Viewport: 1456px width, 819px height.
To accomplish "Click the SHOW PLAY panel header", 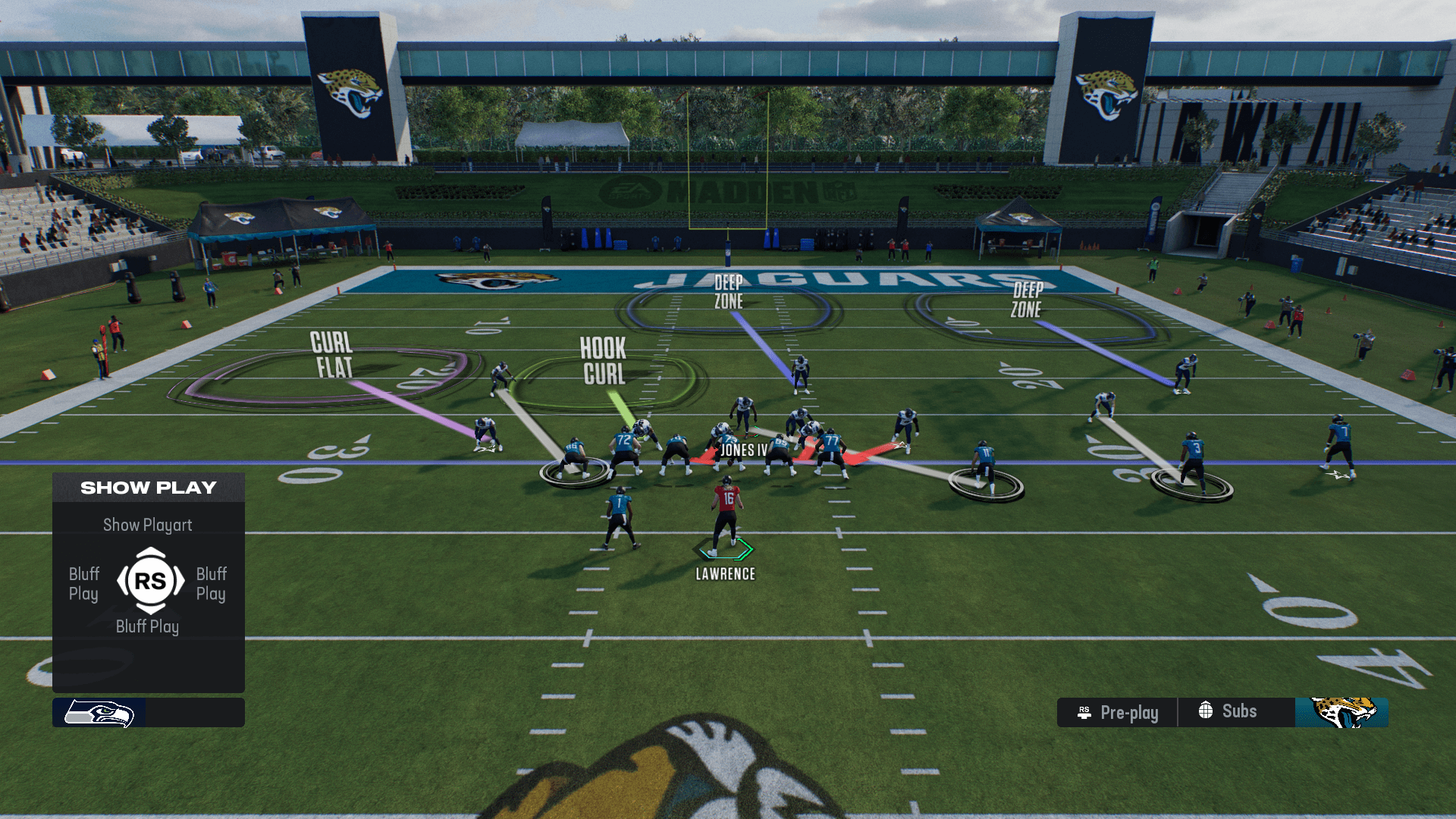I will [x=148, y=488].
